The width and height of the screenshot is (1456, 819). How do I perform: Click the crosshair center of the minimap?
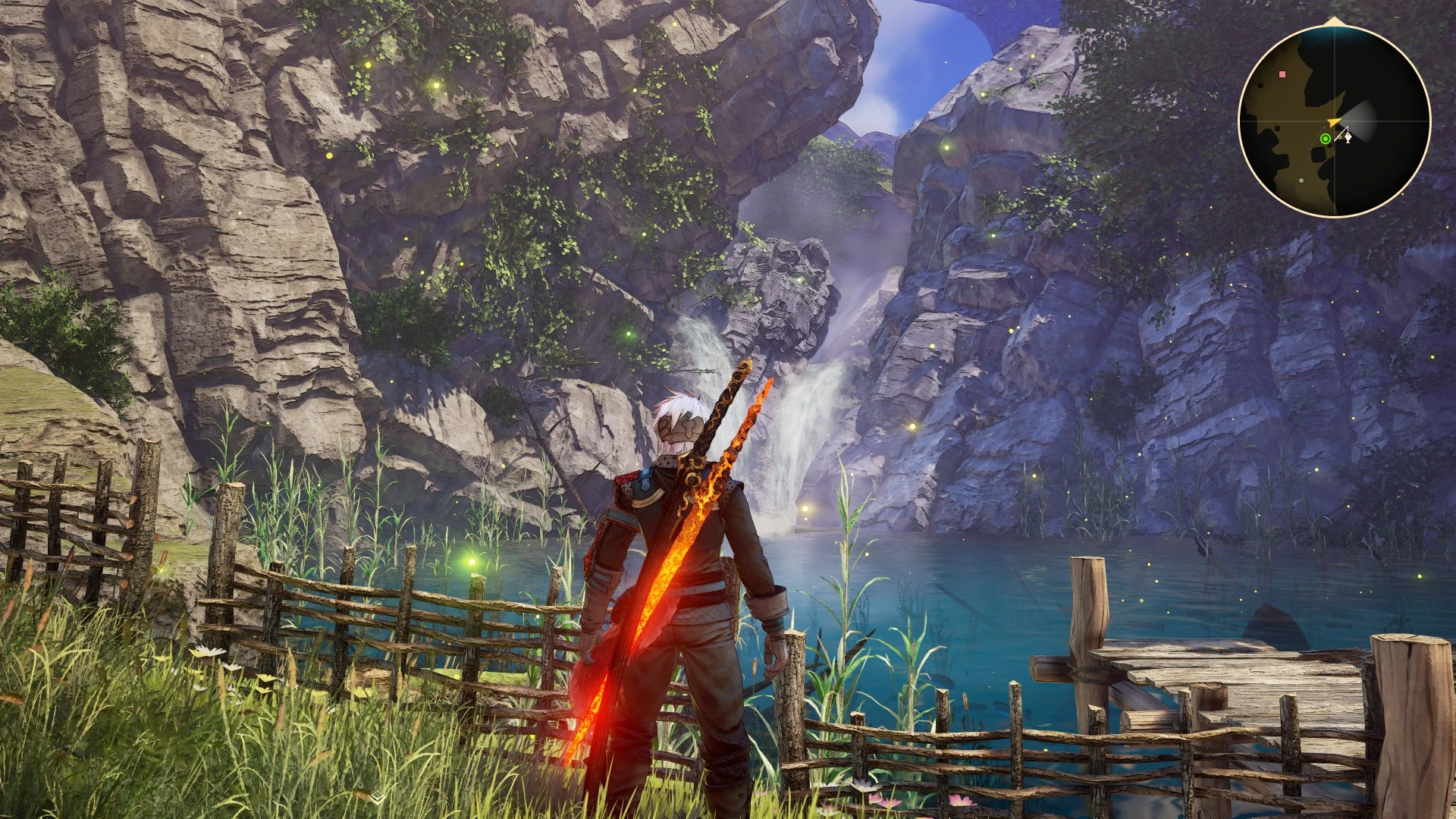point(1335,121)
